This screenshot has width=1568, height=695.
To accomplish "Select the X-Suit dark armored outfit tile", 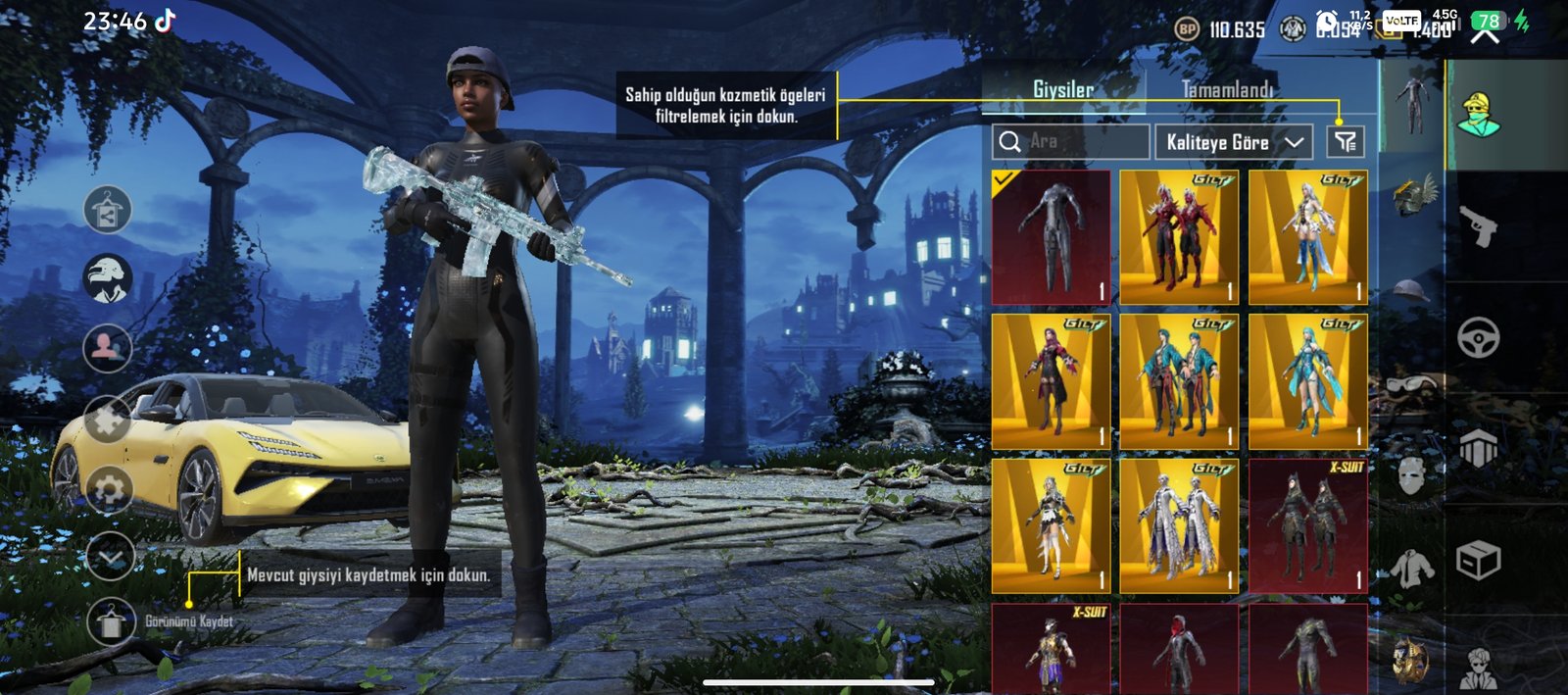I will coord(1307,525).
